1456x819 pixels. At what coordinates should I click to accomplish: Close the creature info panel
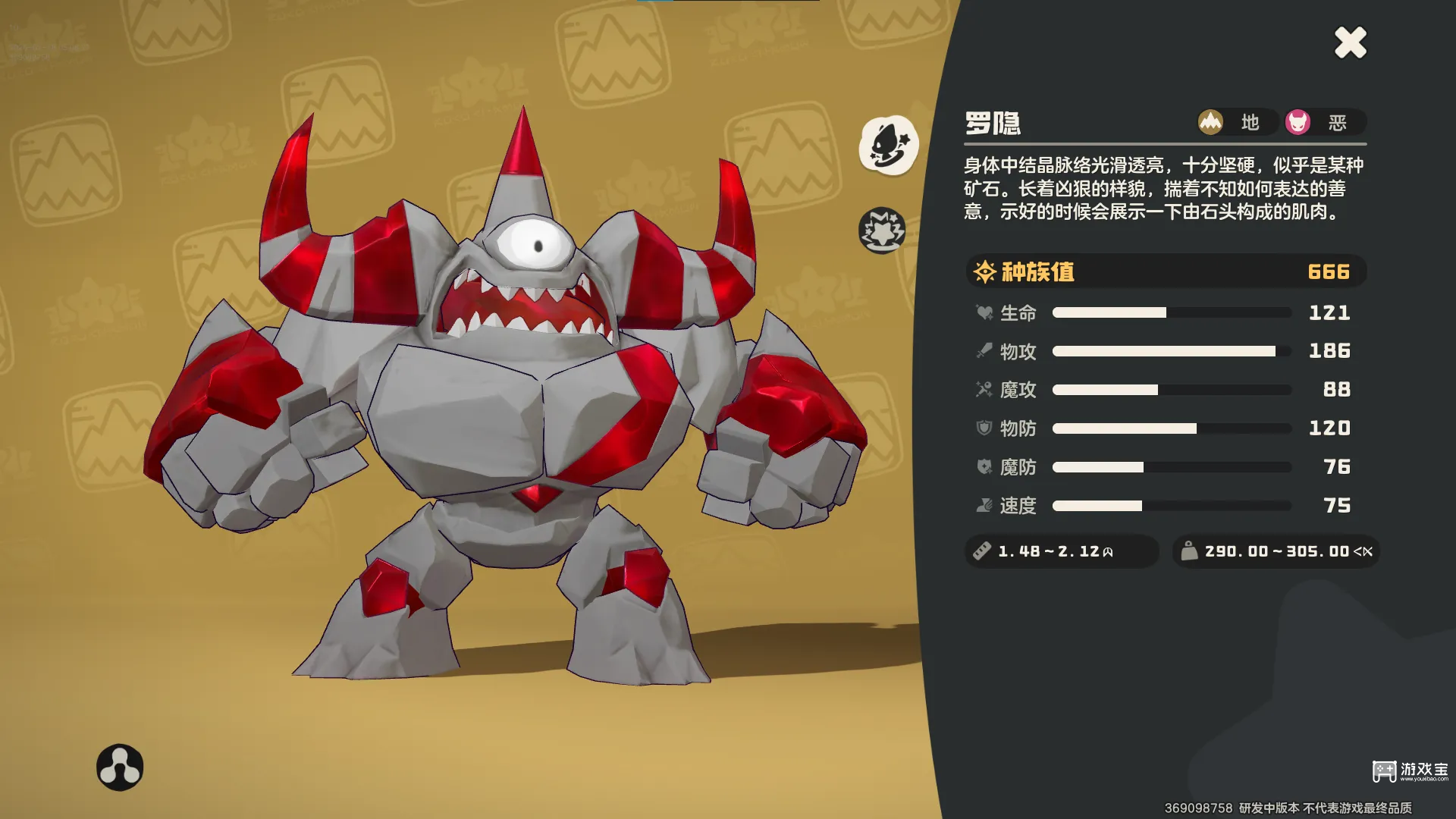point(1351,42)
